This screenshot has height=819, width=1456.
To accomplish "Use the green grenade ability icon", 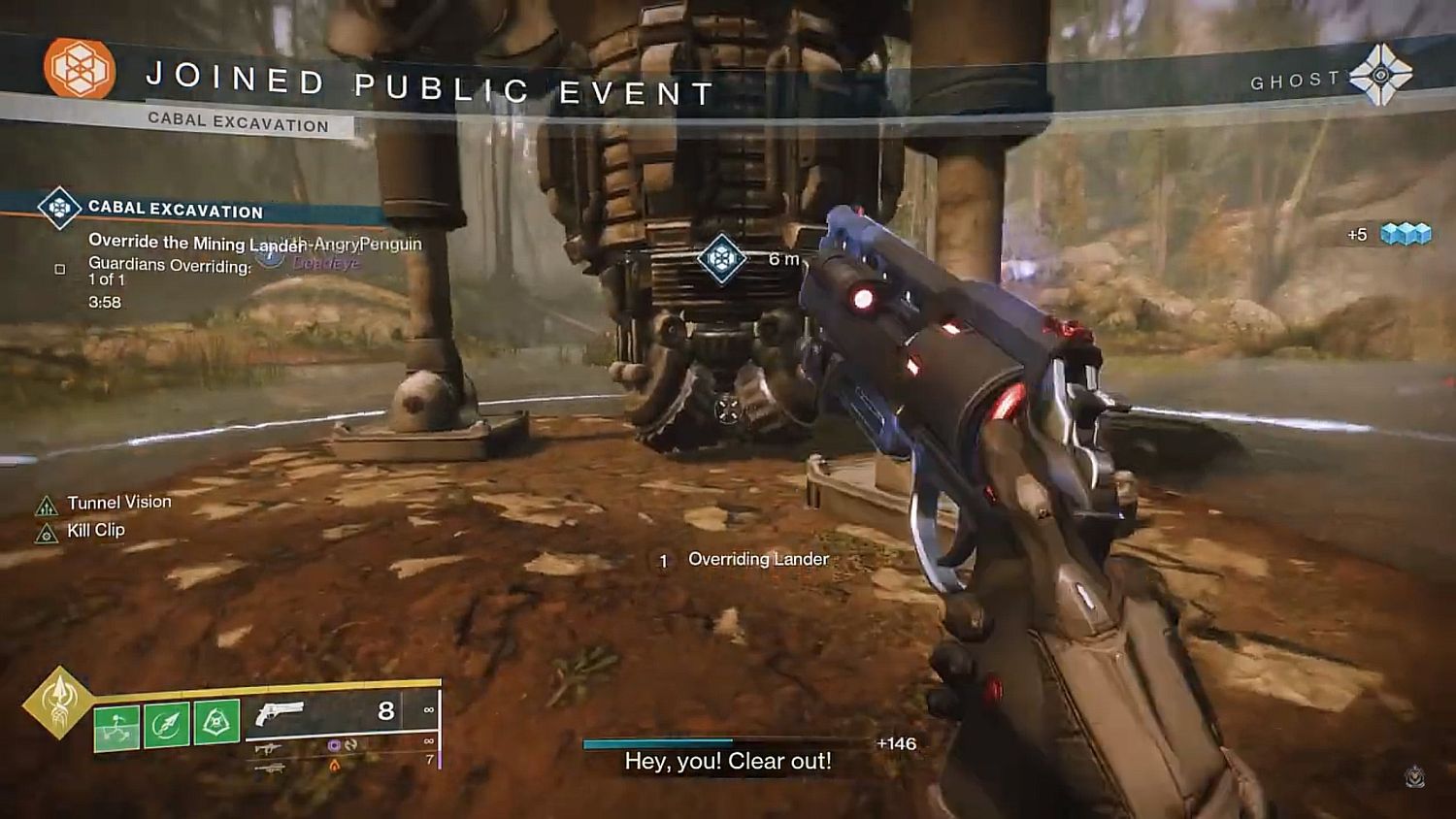I will (x=116, y=727).
